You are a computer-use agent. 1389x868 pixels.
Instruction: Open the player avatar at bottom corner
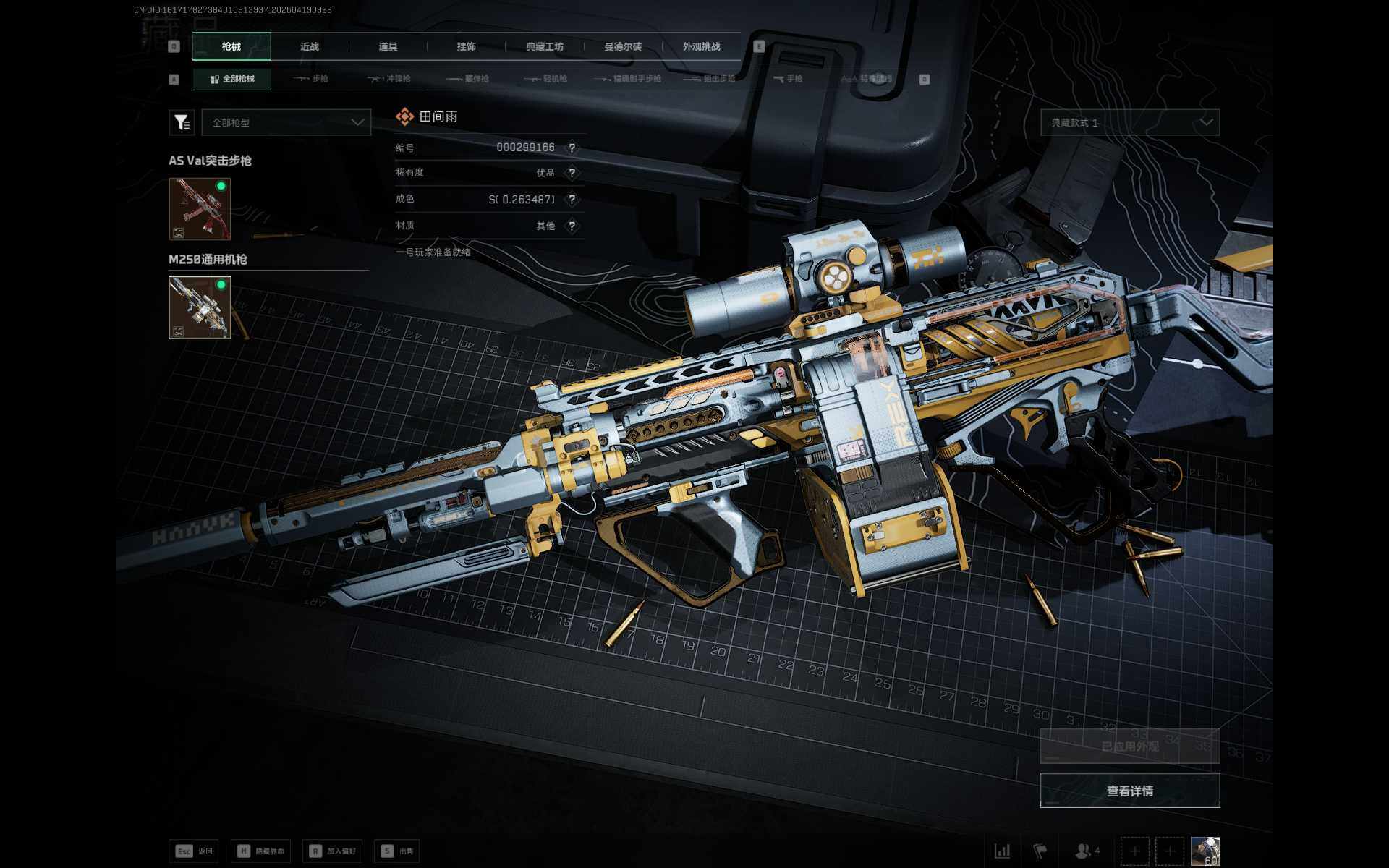tap(1205, 851)
